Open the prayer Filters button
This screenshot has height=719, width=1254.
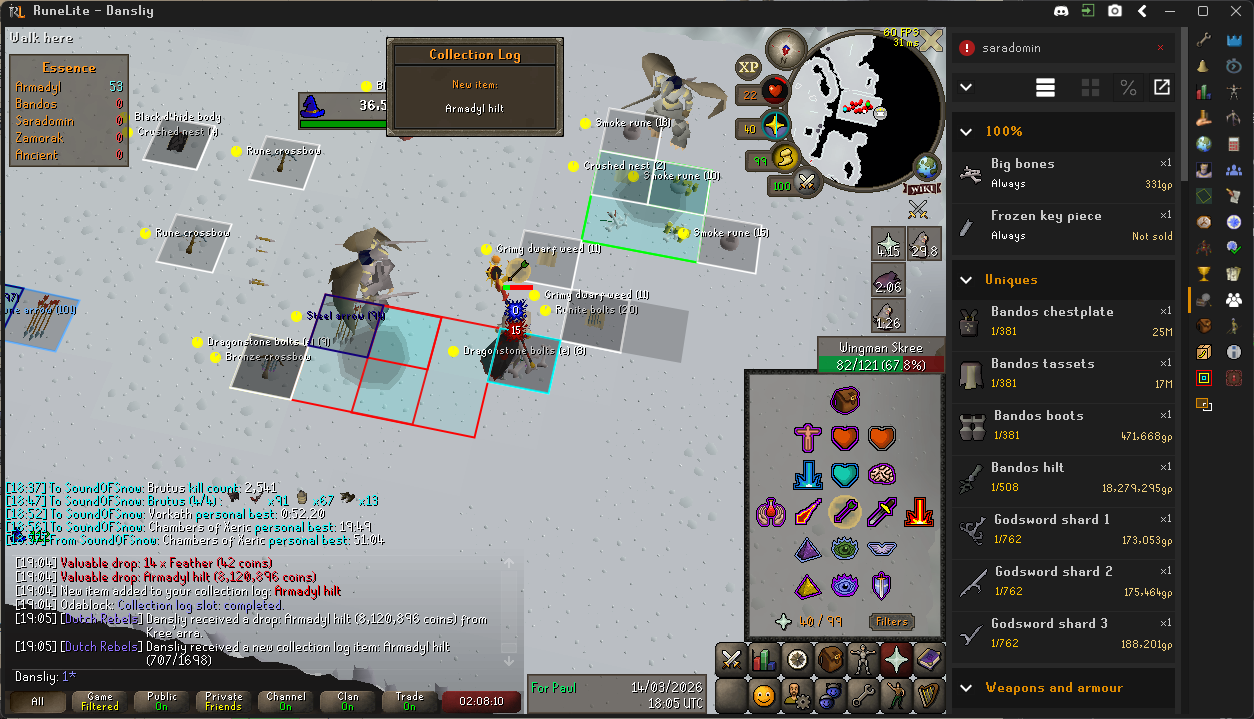[891, 621]
